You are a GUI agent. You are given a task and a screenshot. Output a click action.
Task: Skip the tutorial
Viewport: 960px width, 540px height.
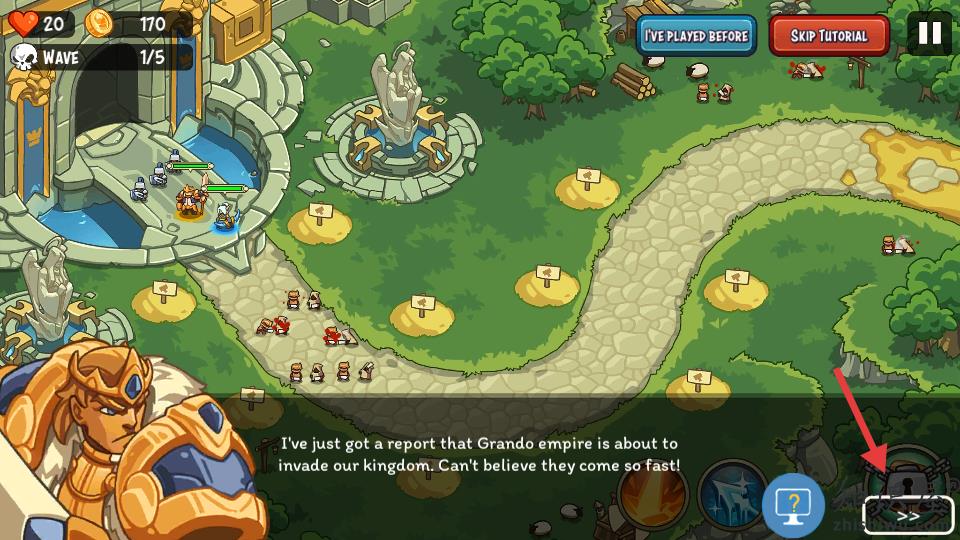(x=829, y=36)
